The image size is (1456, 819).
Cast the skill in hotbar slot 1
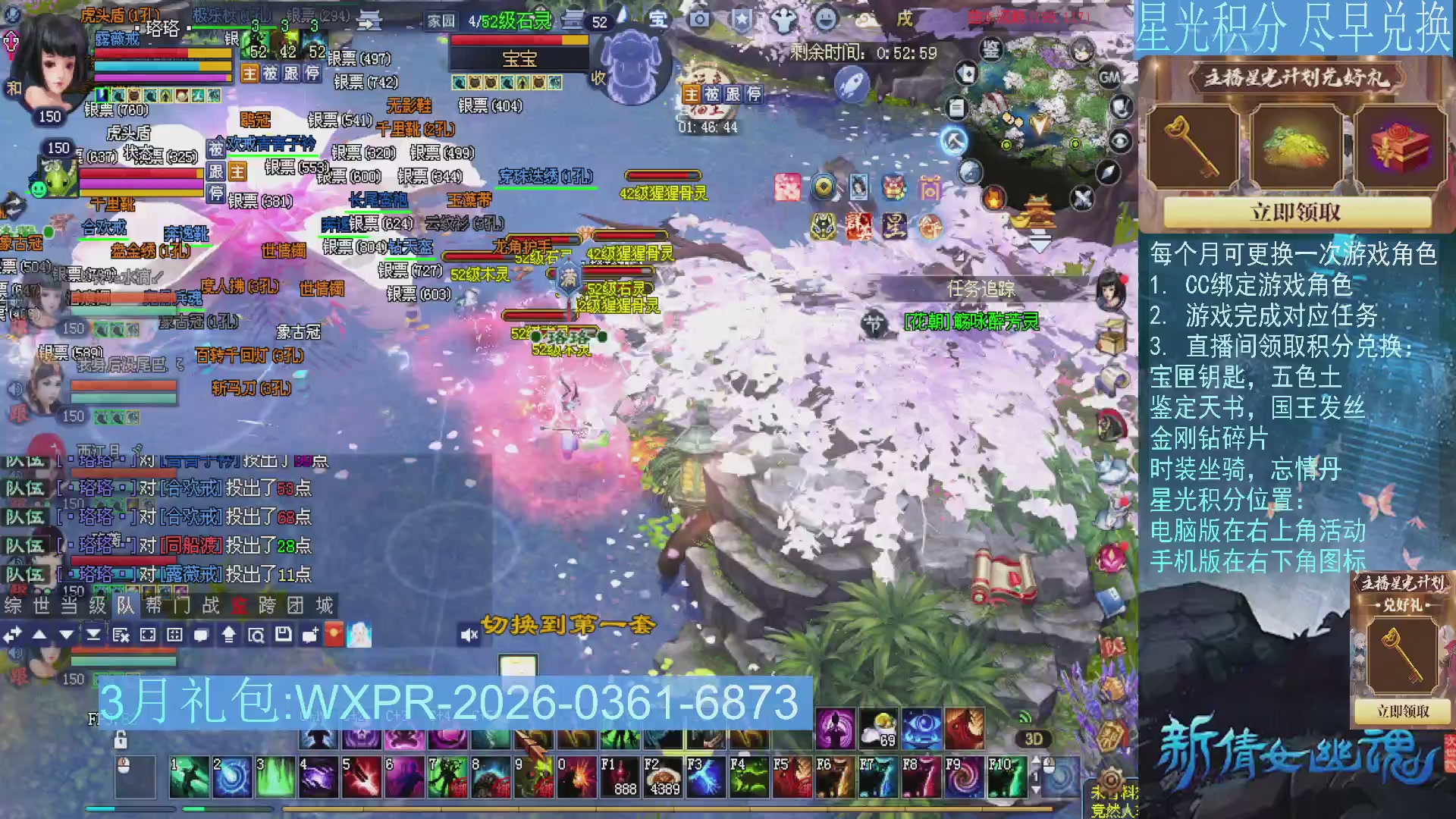pos(190,777)
